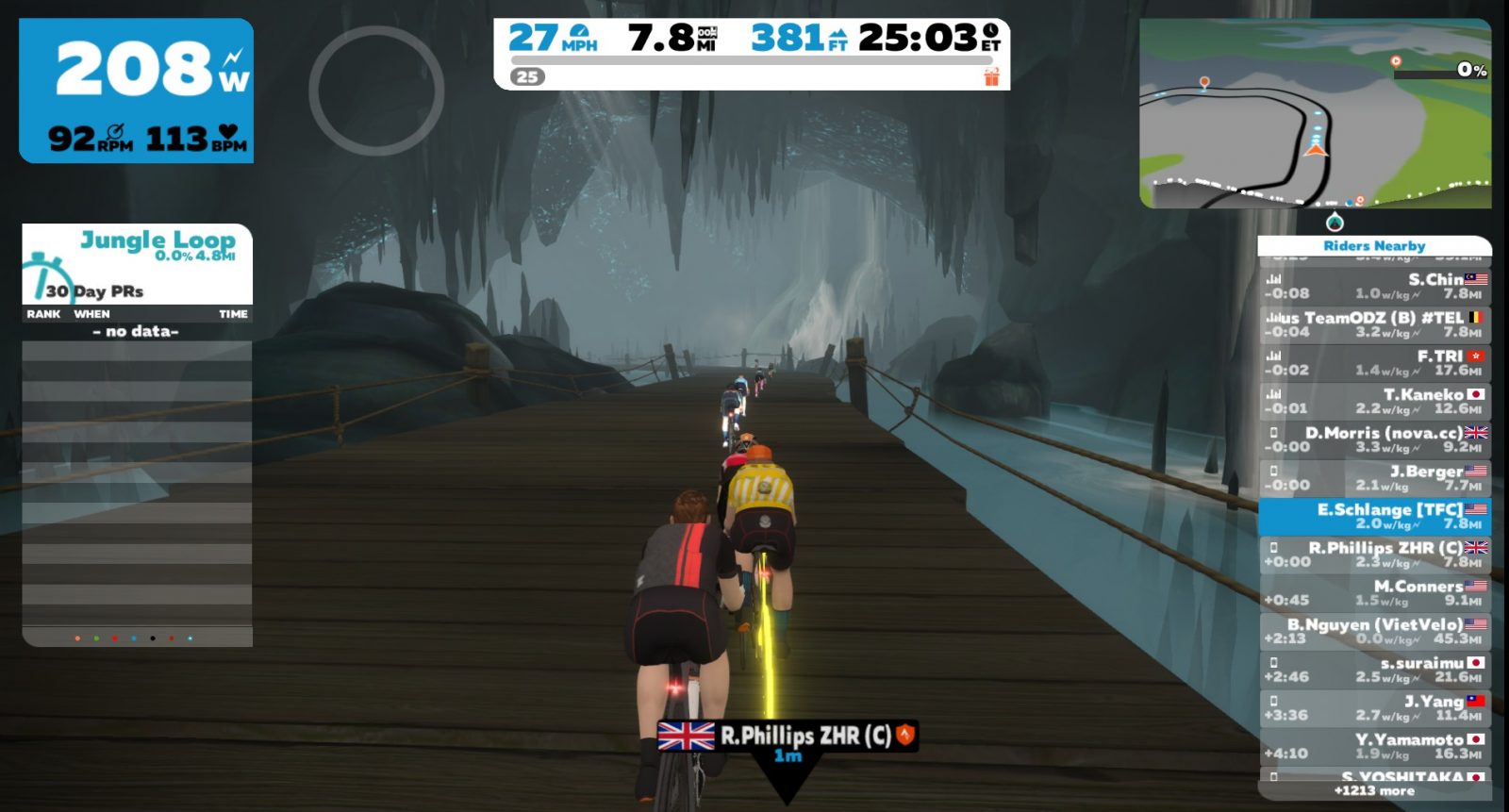Click the gift box icon on progress bar
The image size is (1509, 812).
[991, 76]
